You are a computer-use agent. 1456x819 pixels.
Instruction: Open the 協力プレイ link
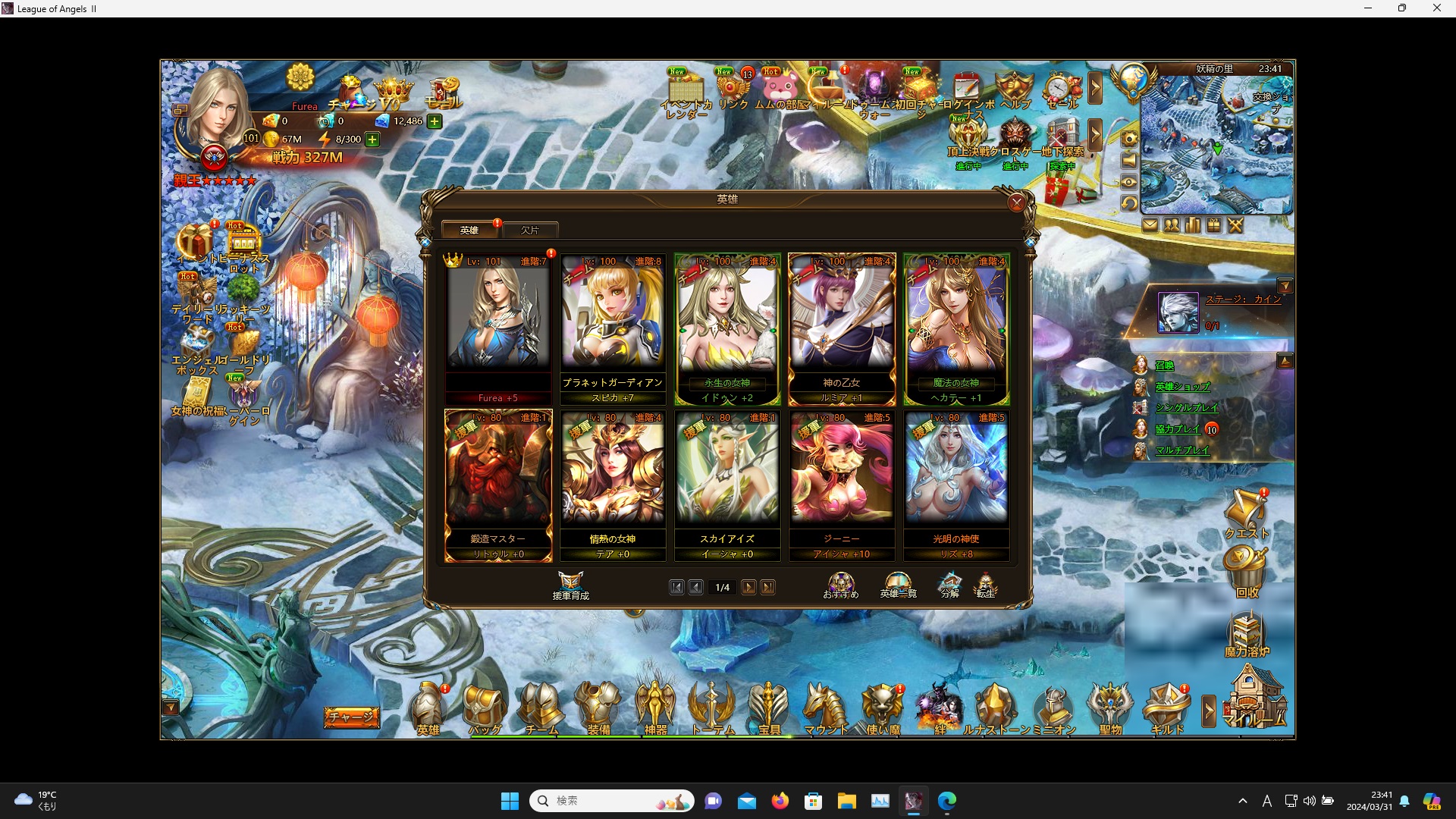(1179, 428)
